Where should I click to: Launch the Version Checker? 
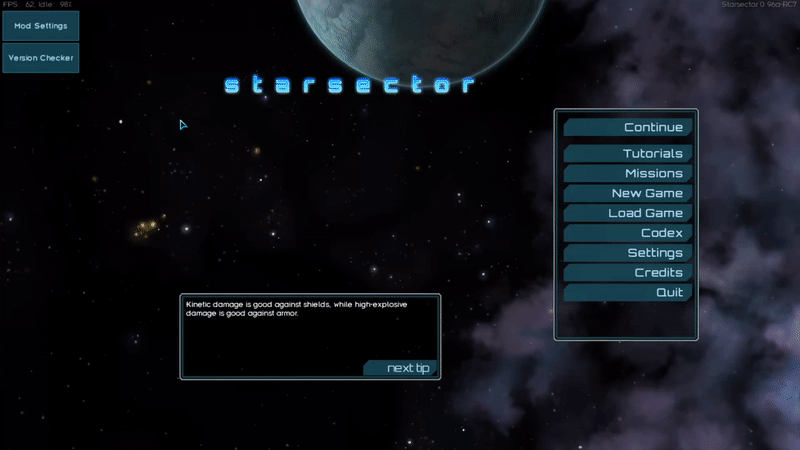pos(41,58)
